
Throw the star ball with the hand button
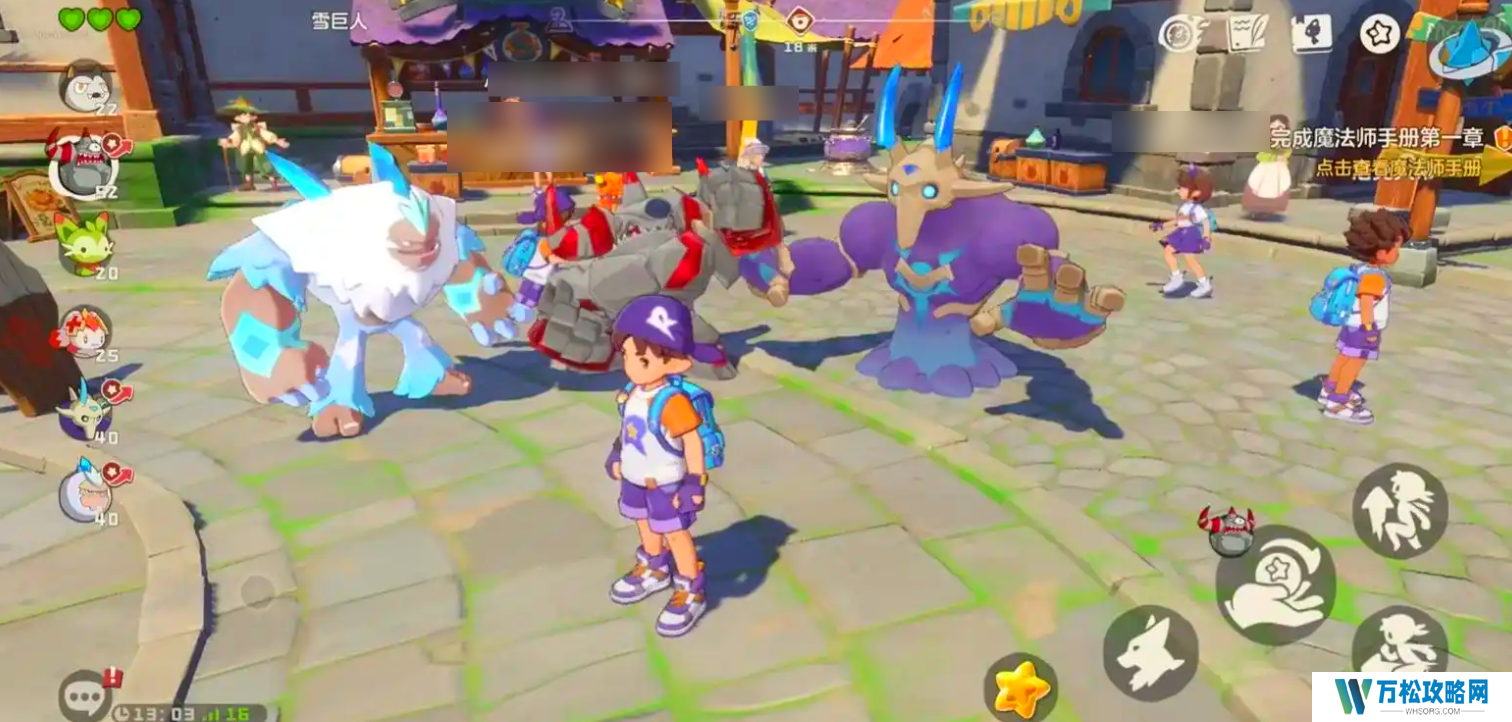[x=1275, y=585]
